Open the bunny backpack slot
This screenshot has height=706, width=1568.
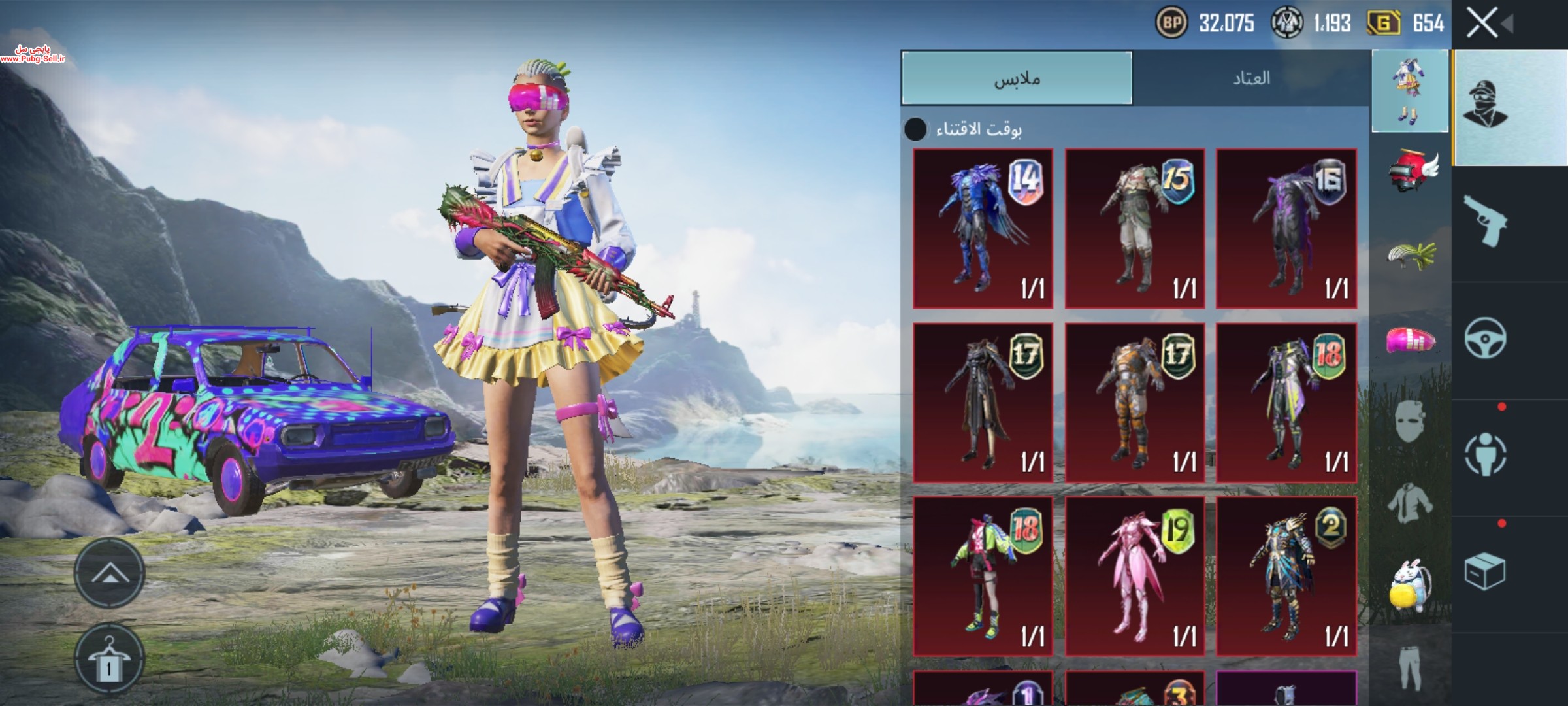pos(1411,585)
